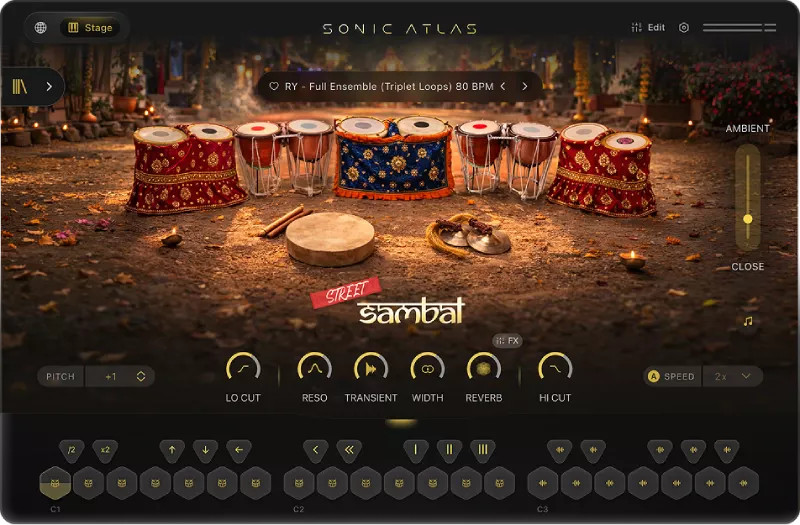Open settings via the gear icon
The image size is (800, 525).
[x=684, y=28]
